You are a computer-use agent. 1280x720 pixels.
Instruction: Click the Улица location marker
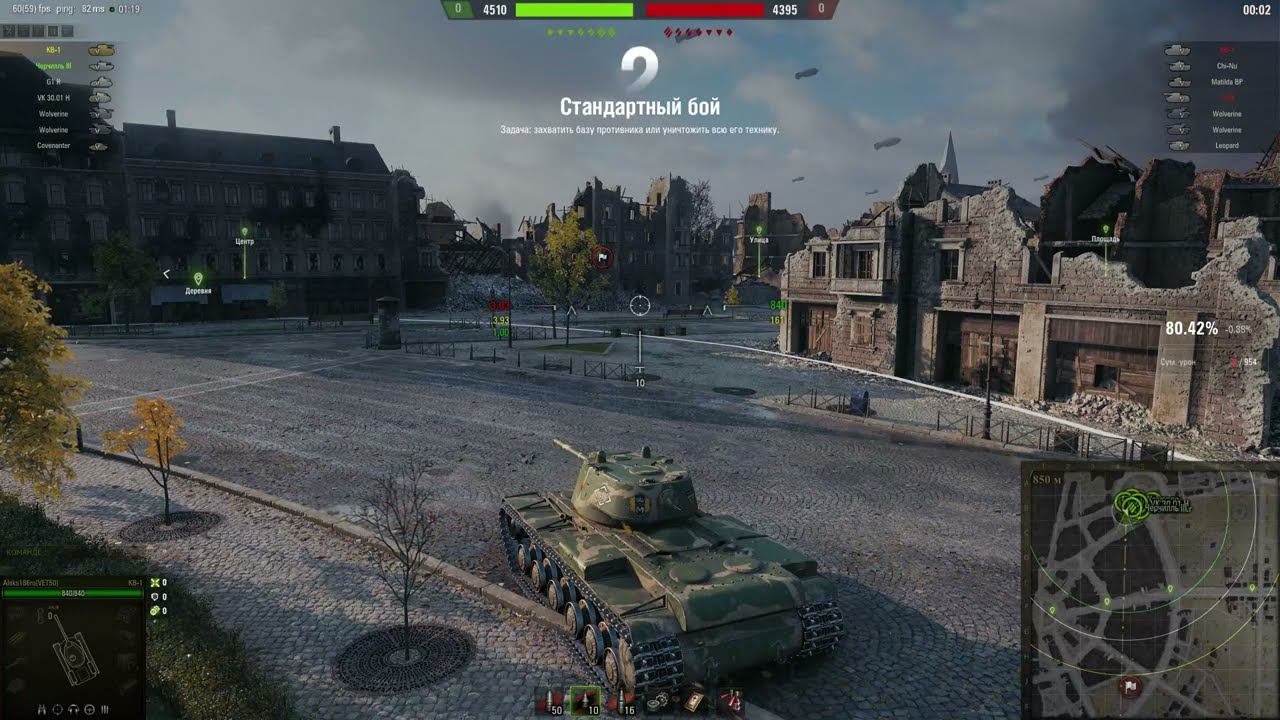pyautogui.click(x=758, y=233)
